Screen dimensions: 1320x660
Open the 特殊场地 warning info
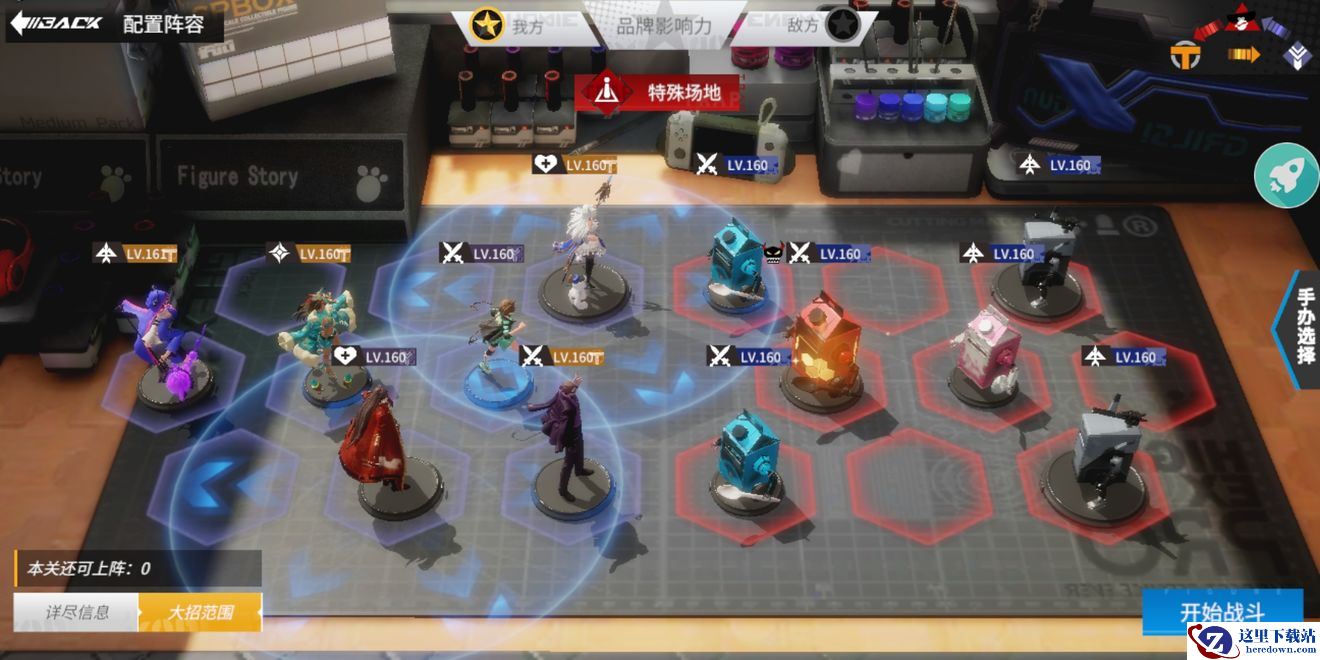660,93
